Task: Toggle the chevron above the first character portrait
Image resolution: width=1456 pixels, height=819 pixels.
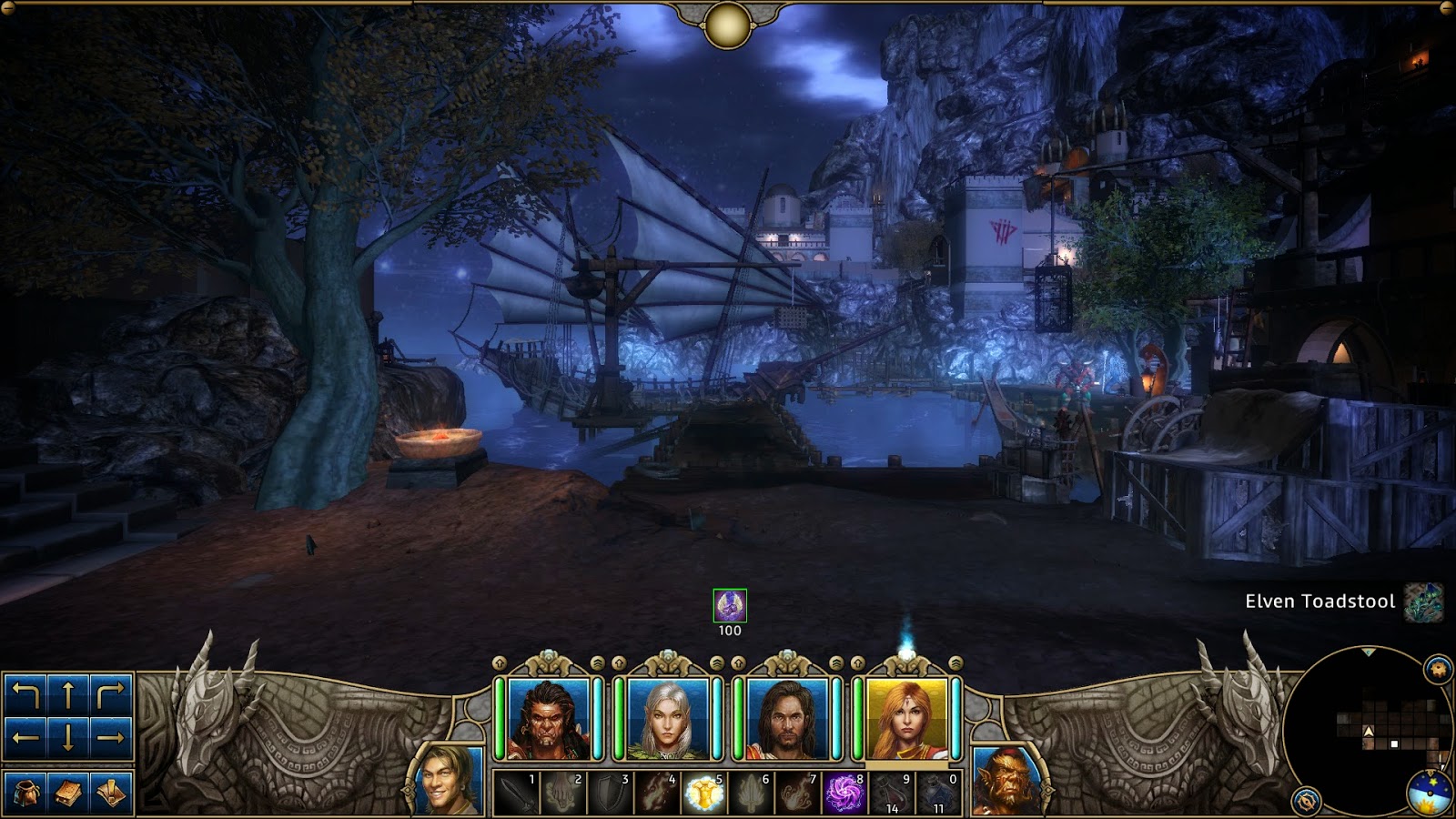Action: (x=498, y=663)
